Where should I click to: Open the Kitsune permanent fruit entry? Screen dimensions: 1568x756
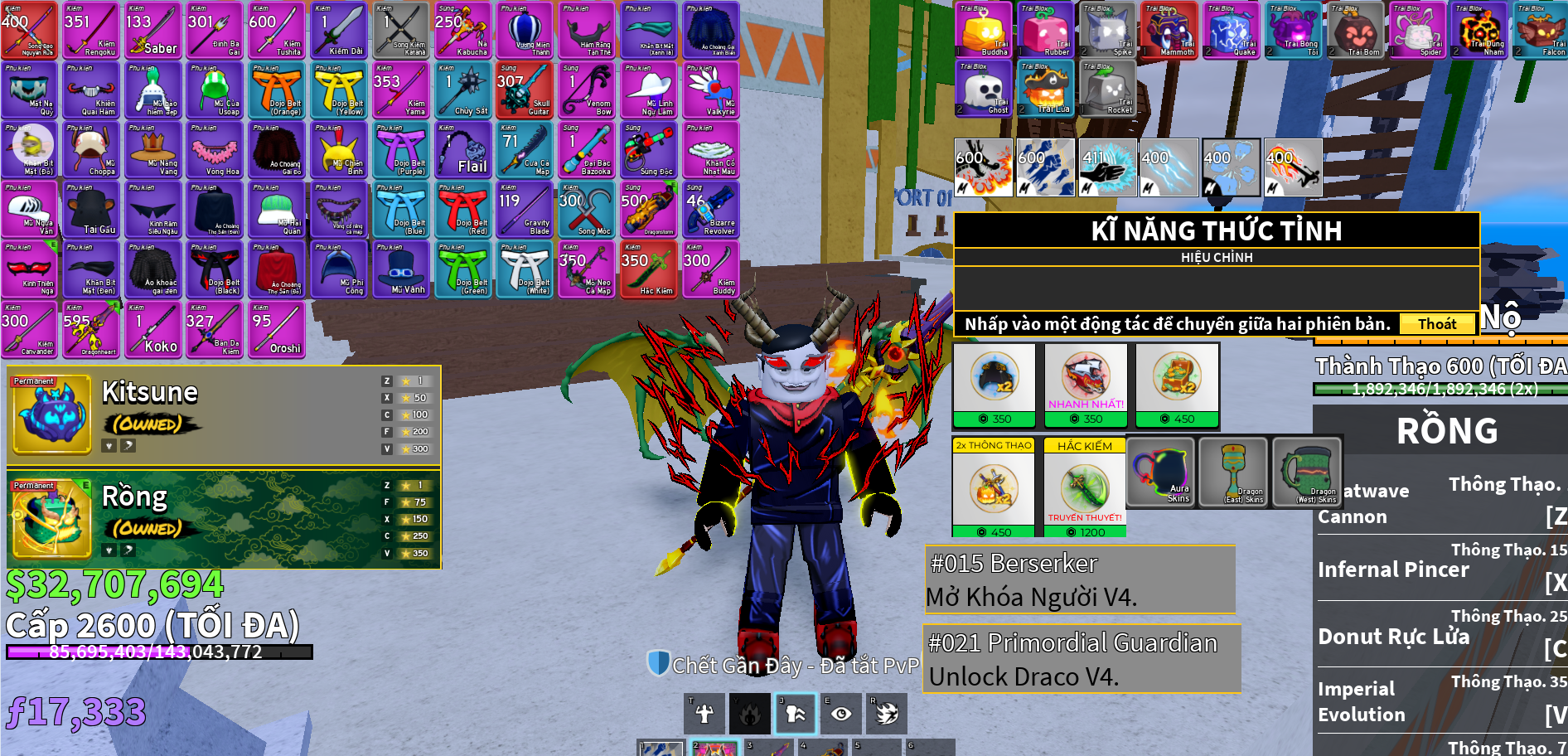click(224, 414)
